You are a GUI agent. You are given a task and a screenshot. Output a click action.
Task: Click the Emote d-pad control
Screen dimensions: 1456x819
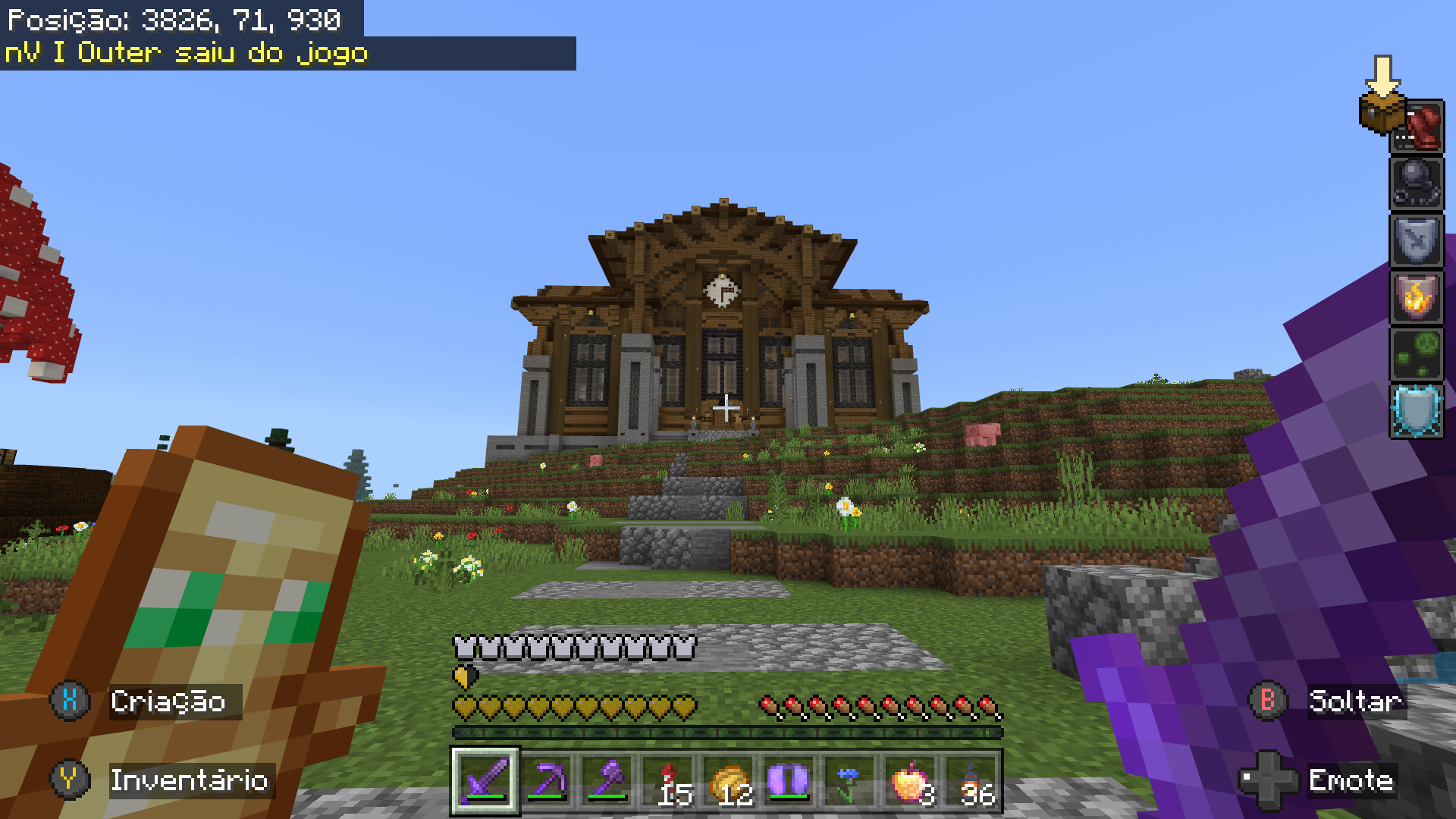(1267, 780)
